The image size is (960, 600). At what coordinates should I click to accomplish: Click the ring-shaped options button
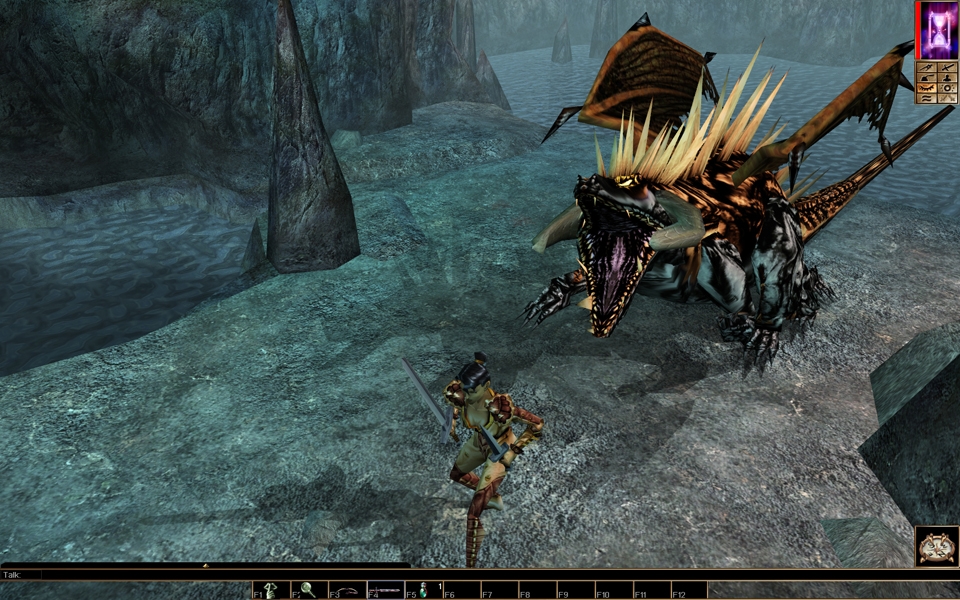(x=947, y=88)
